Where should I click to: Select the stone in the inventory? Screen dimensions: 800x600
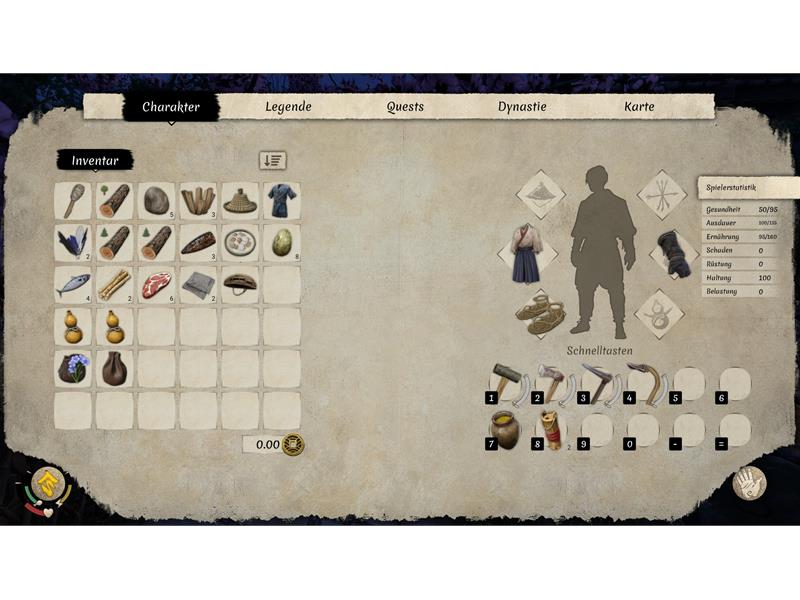click(x=156, y=201)
